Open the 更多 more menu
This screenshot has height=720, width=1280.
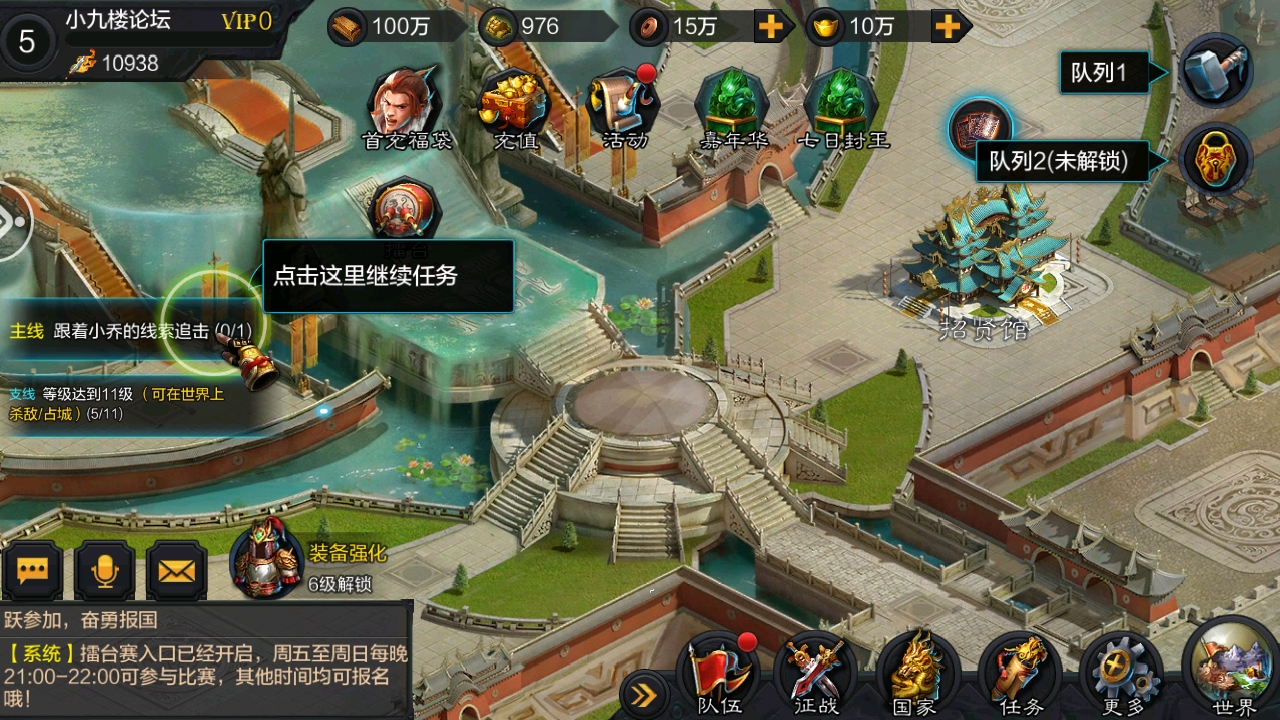[x=1123, y=672]
